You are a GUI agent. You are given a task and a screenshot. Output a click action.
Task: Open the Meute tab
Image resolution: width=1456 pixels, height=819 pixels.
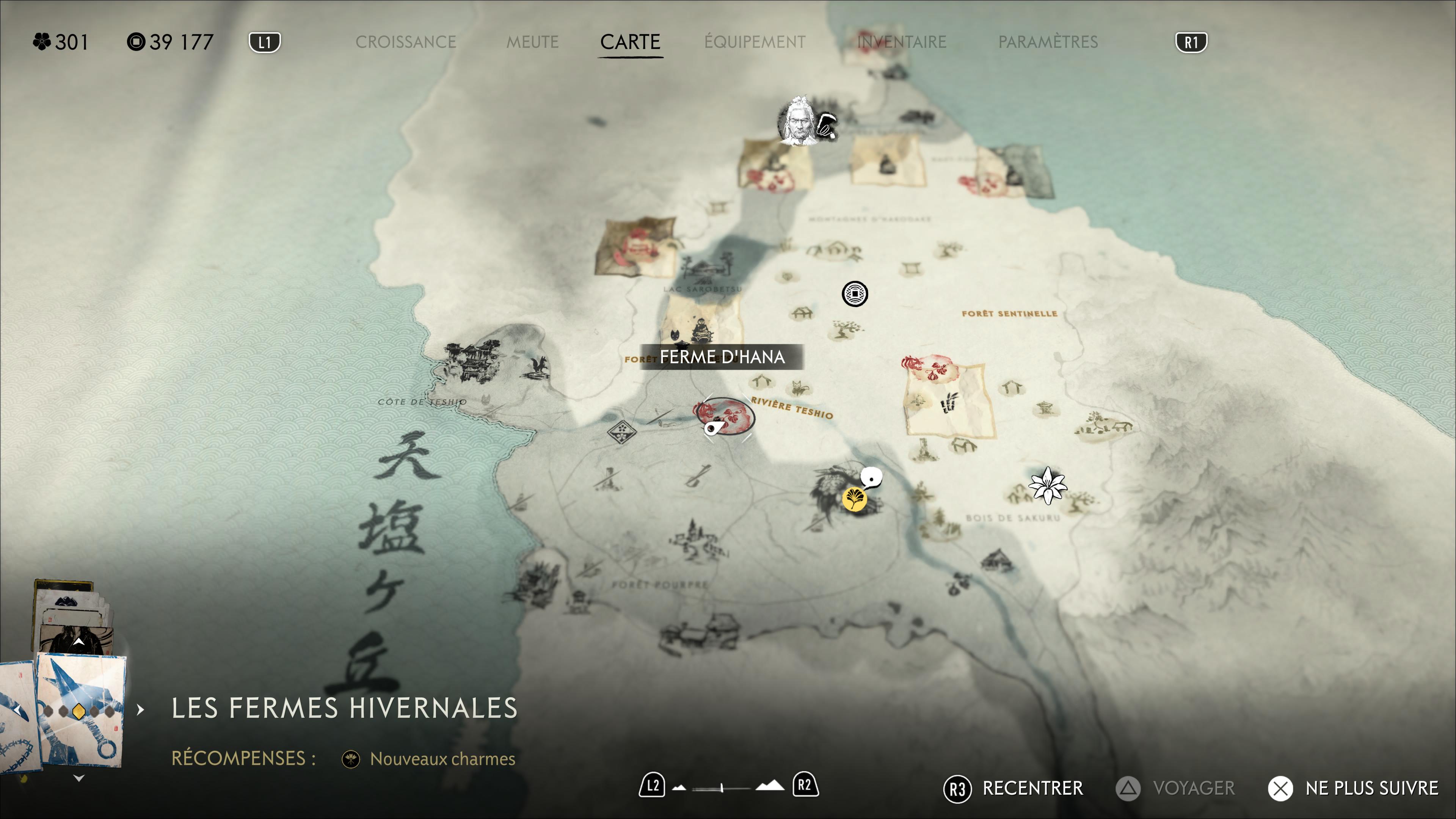[x=532, y=42]
